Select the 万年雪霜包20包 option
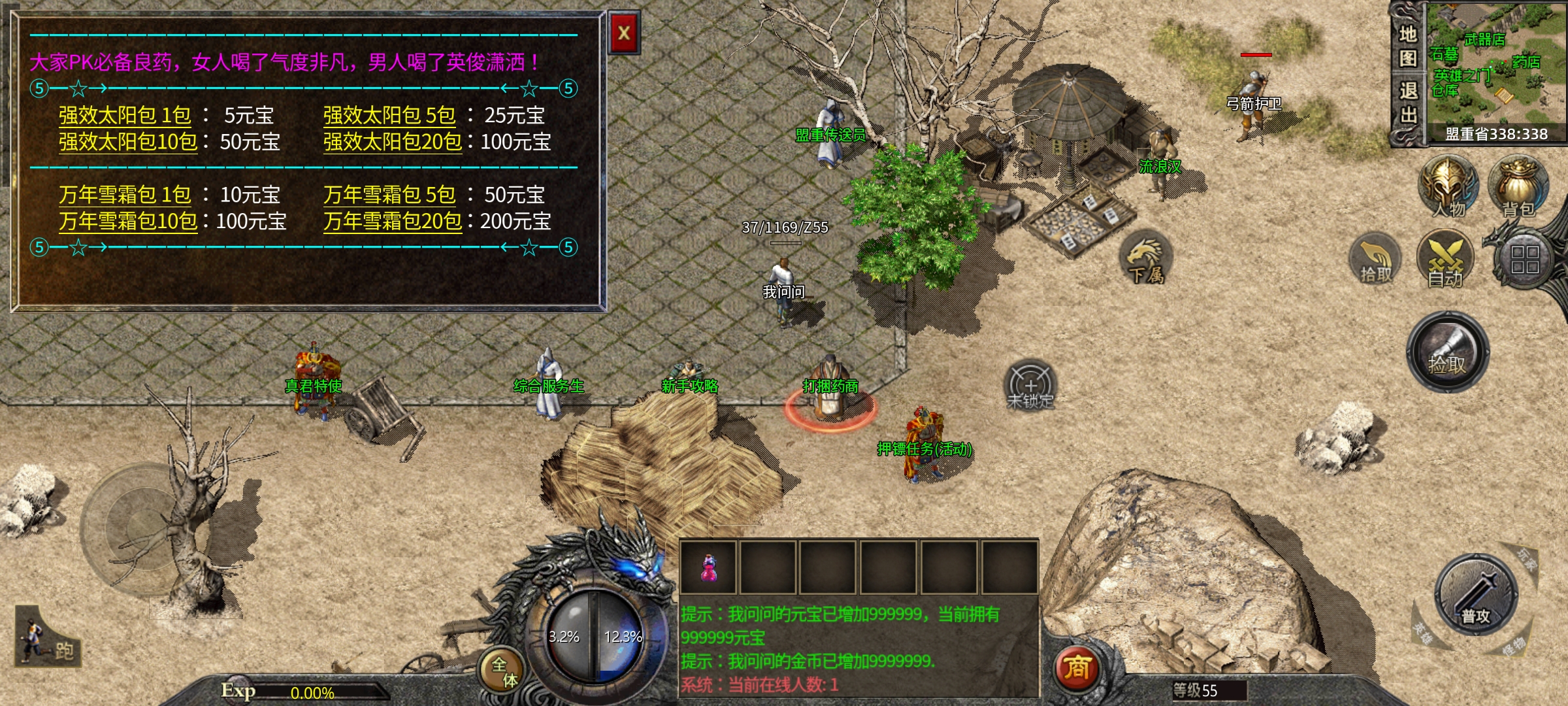 click(x=393, y=222)
